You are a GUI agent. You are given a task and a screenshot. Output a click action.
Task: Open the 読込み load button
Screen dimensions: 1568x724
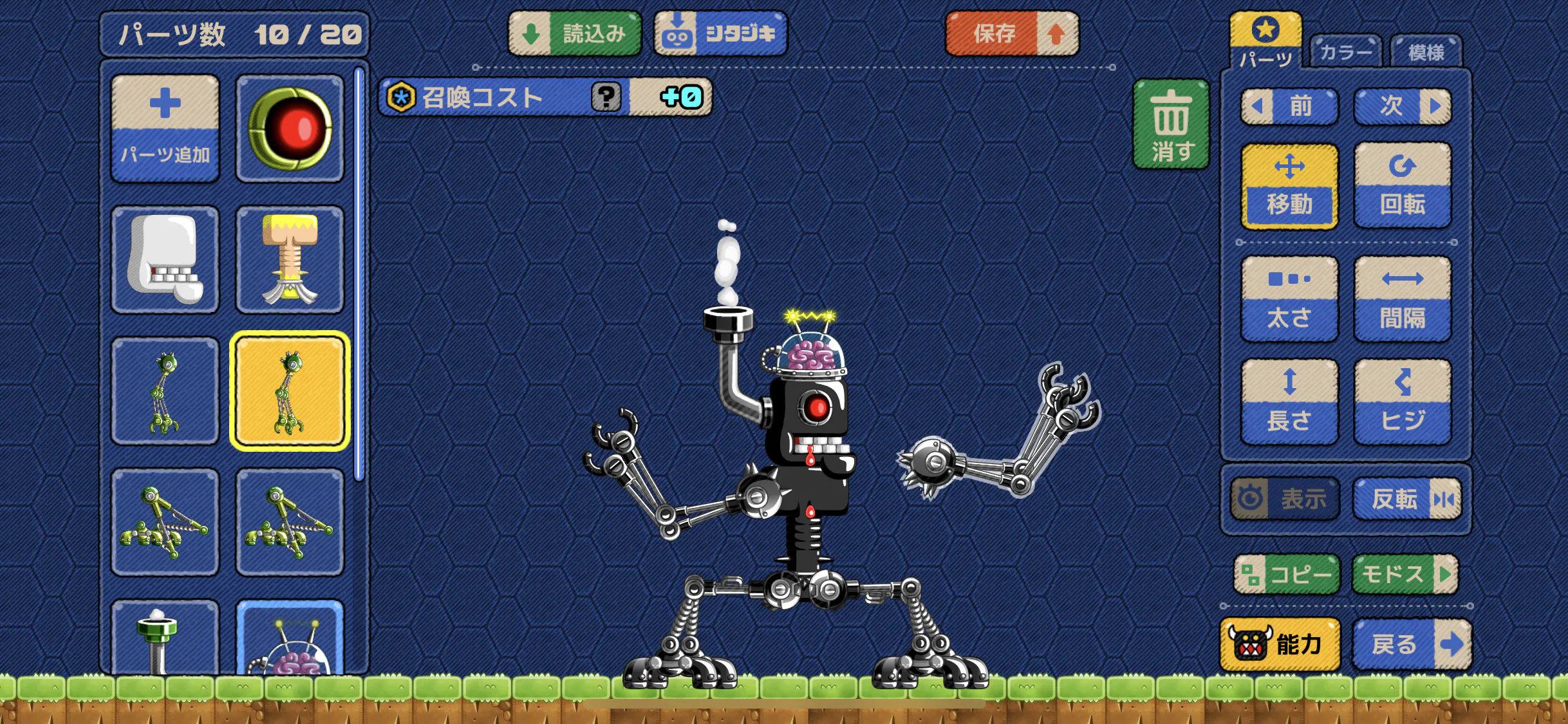pyautogui.click(x=575, y=33)
